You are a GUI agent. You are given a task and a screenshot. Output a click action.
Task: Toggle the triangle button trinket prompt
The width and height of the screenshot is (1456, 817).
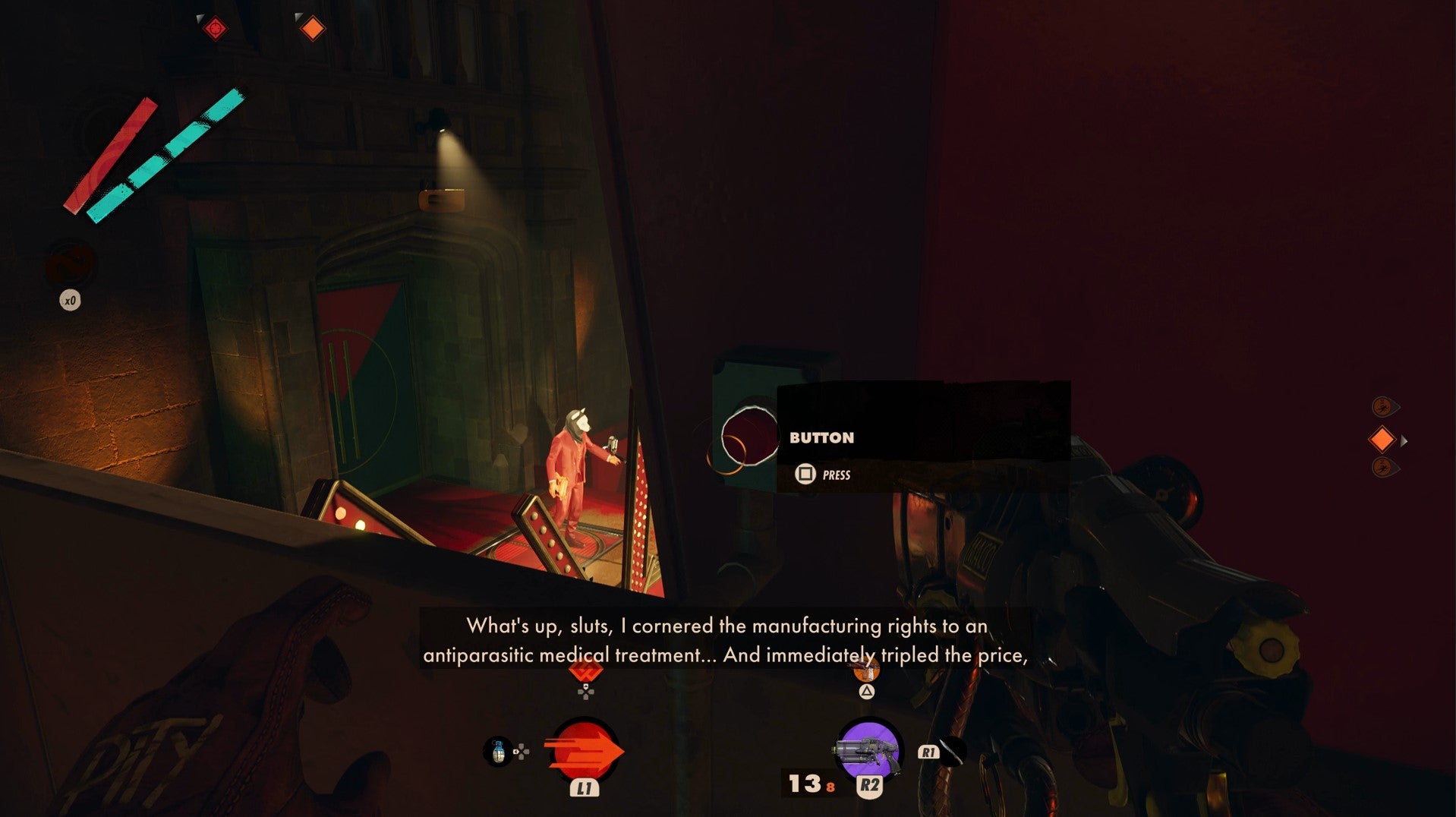[867, 693]
